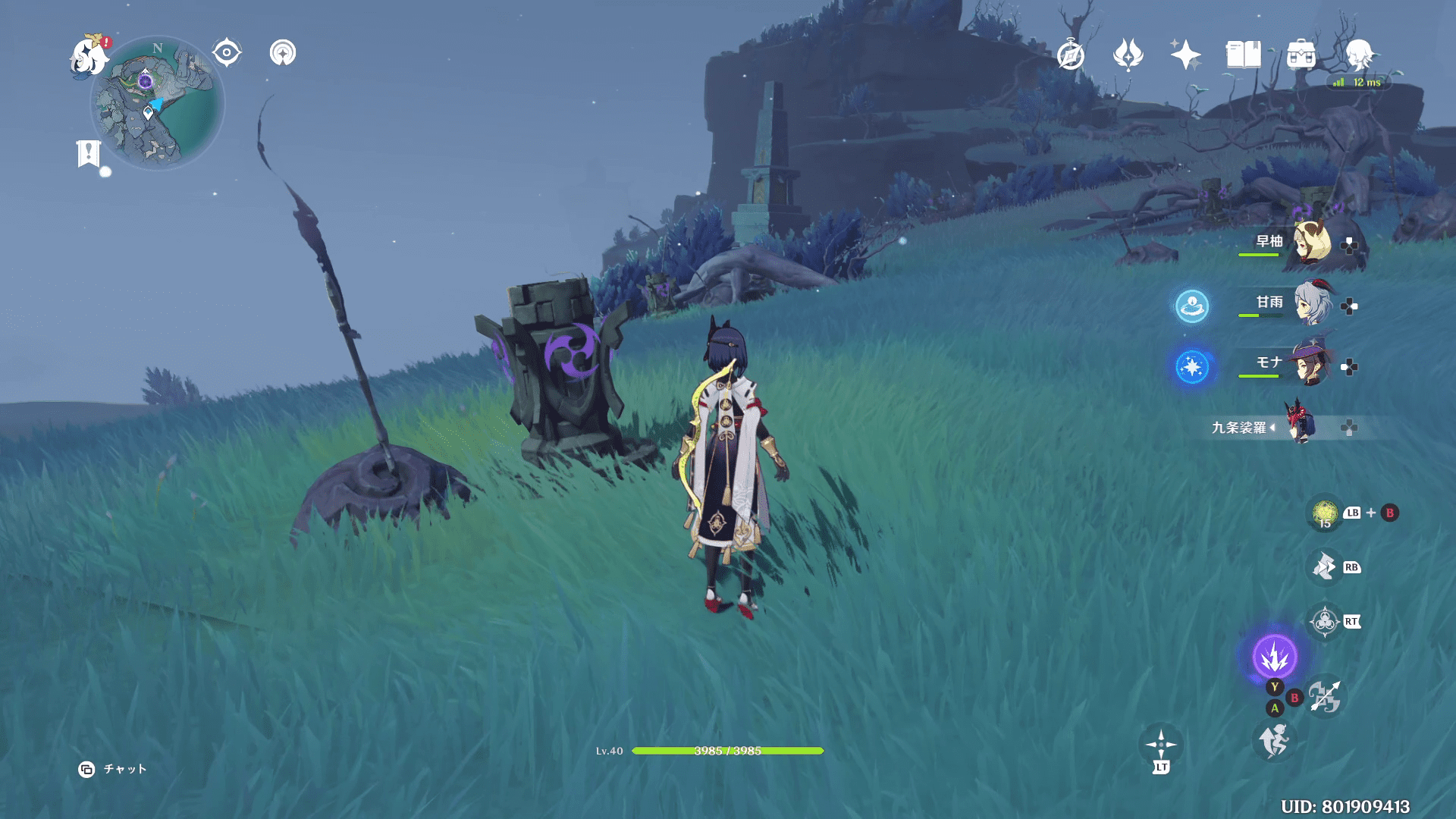Switch to party member 早柚

tap(1310, 243)
